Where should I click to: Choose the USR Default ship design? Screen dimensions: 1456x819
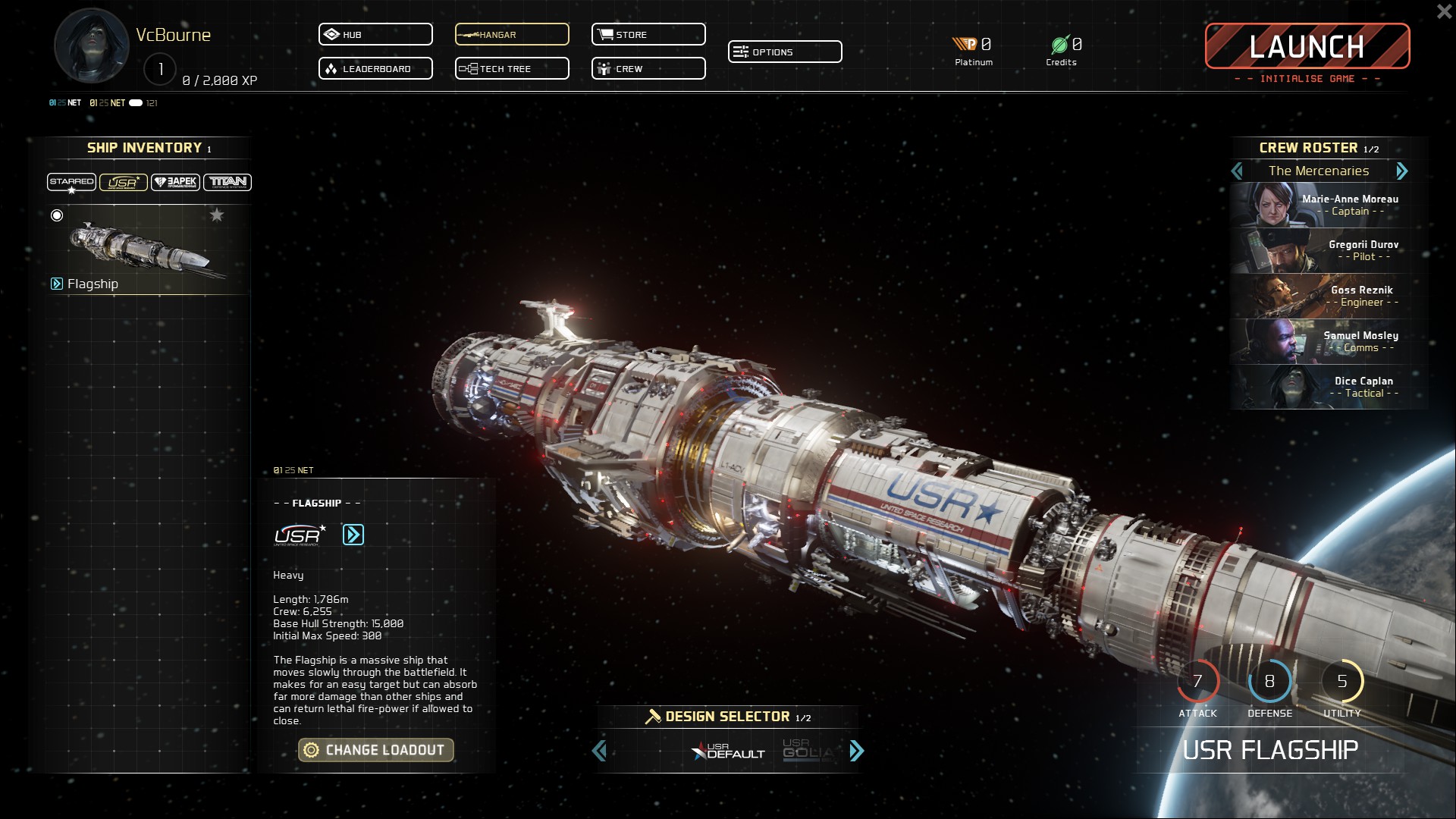(x=729, y=751)
